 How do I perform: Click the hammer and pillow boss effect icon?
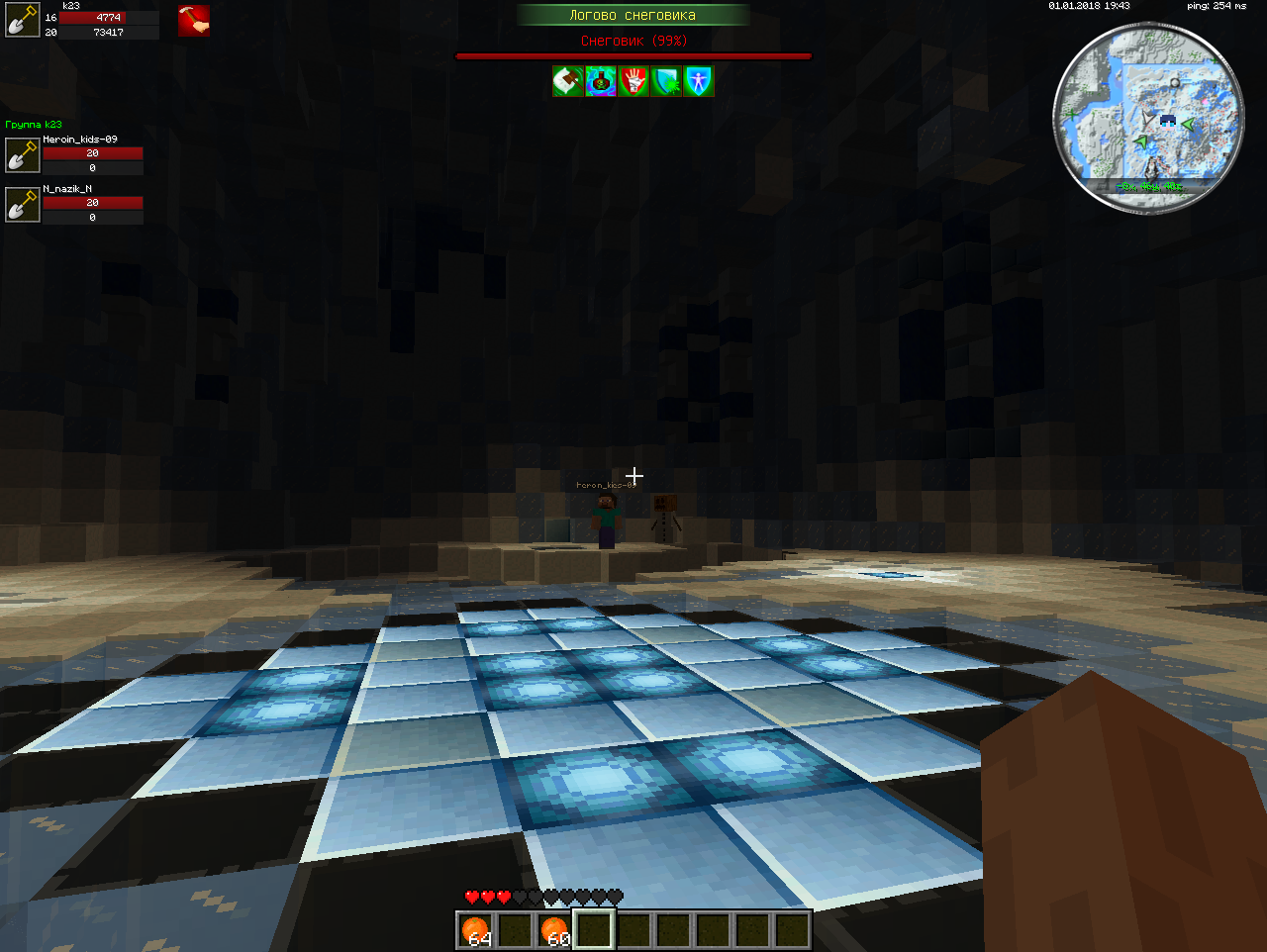568,81
